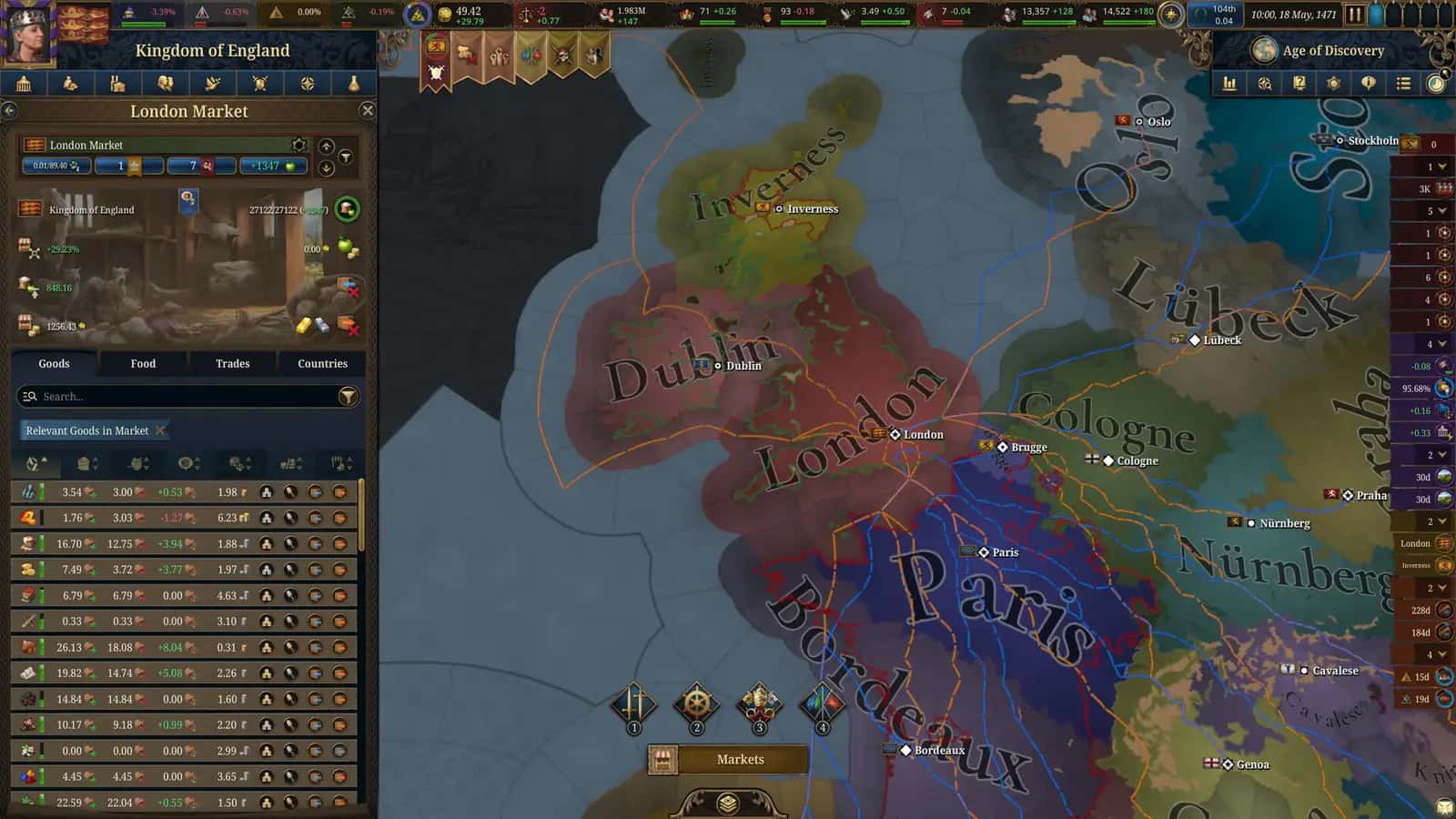Click the down arrow below the London Market name
This screenshot has height=819, width=1456.
[325, 167]
